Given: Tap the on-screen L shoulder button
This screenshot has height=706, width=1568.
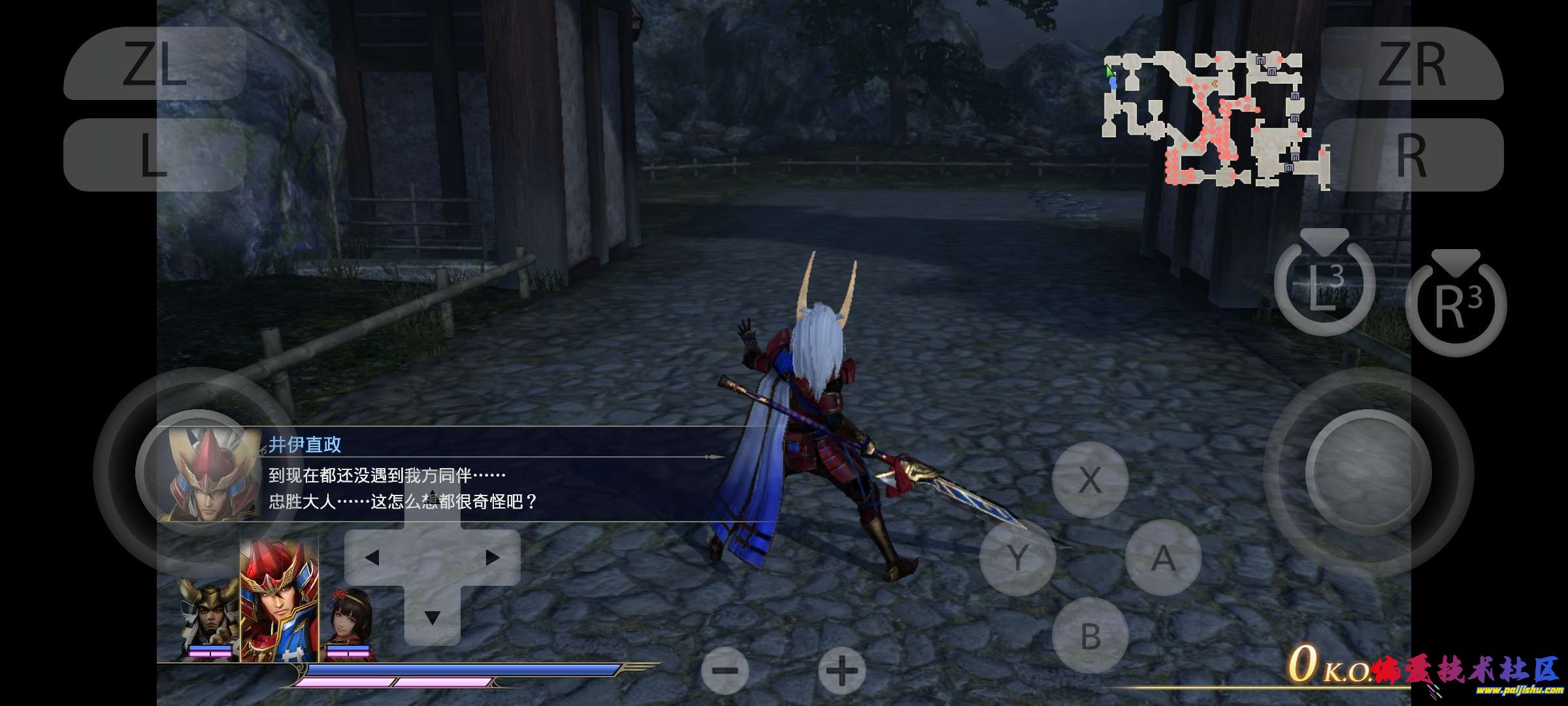Looking at the screenshot, I should [x=155, y=155].
